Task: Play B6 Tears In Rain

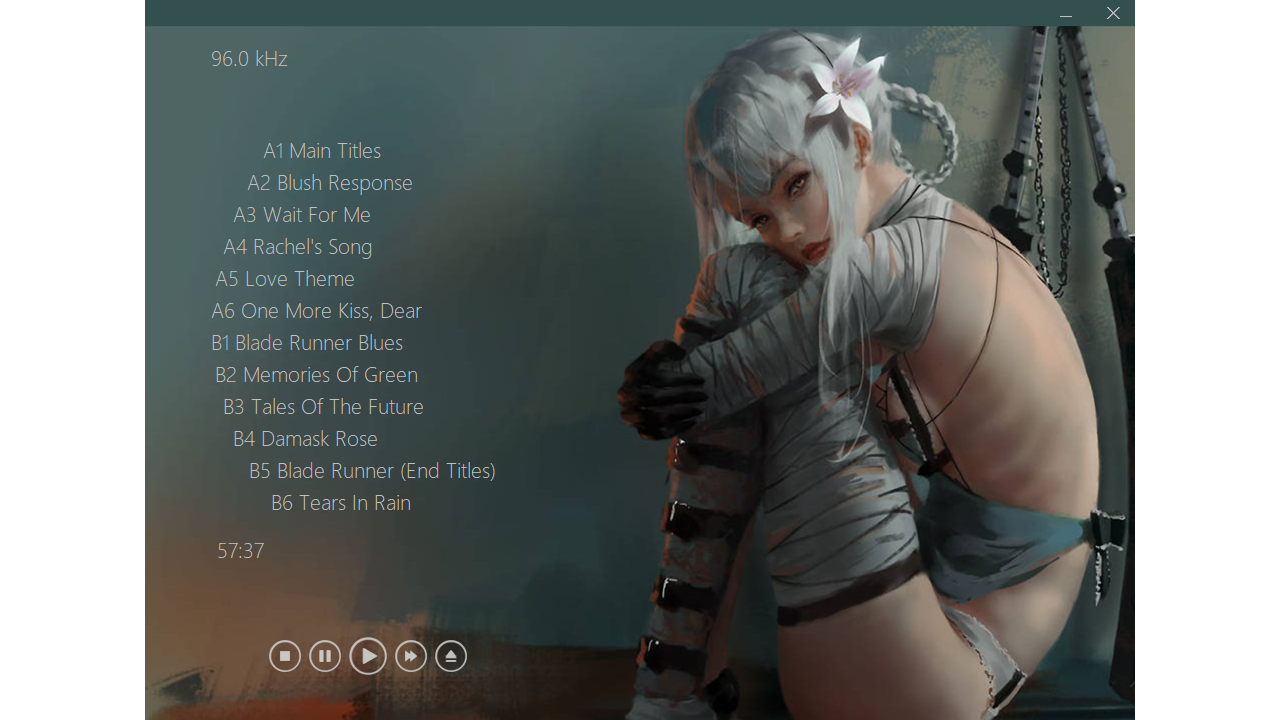Action: coord(341,503)
